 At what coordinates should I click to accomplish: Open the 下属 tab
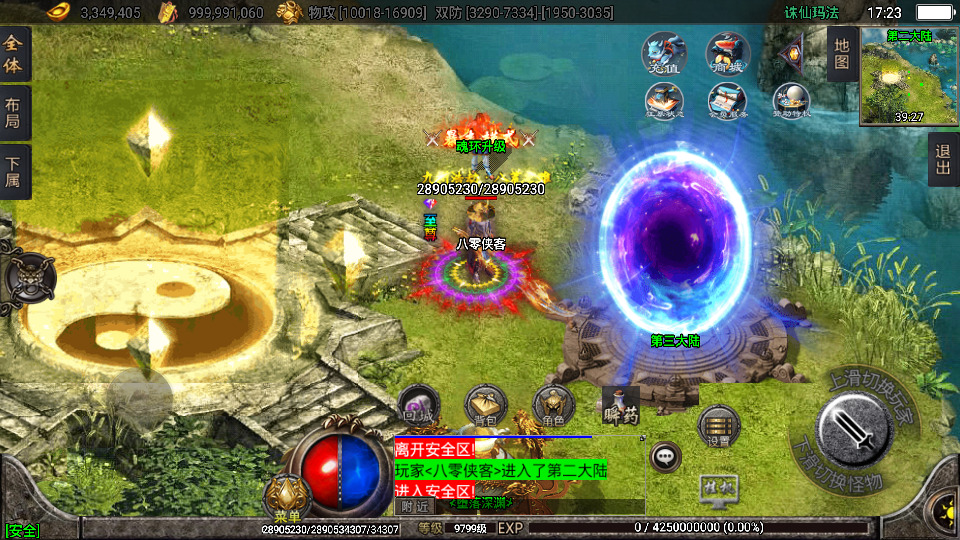click(x=14, y=172)
